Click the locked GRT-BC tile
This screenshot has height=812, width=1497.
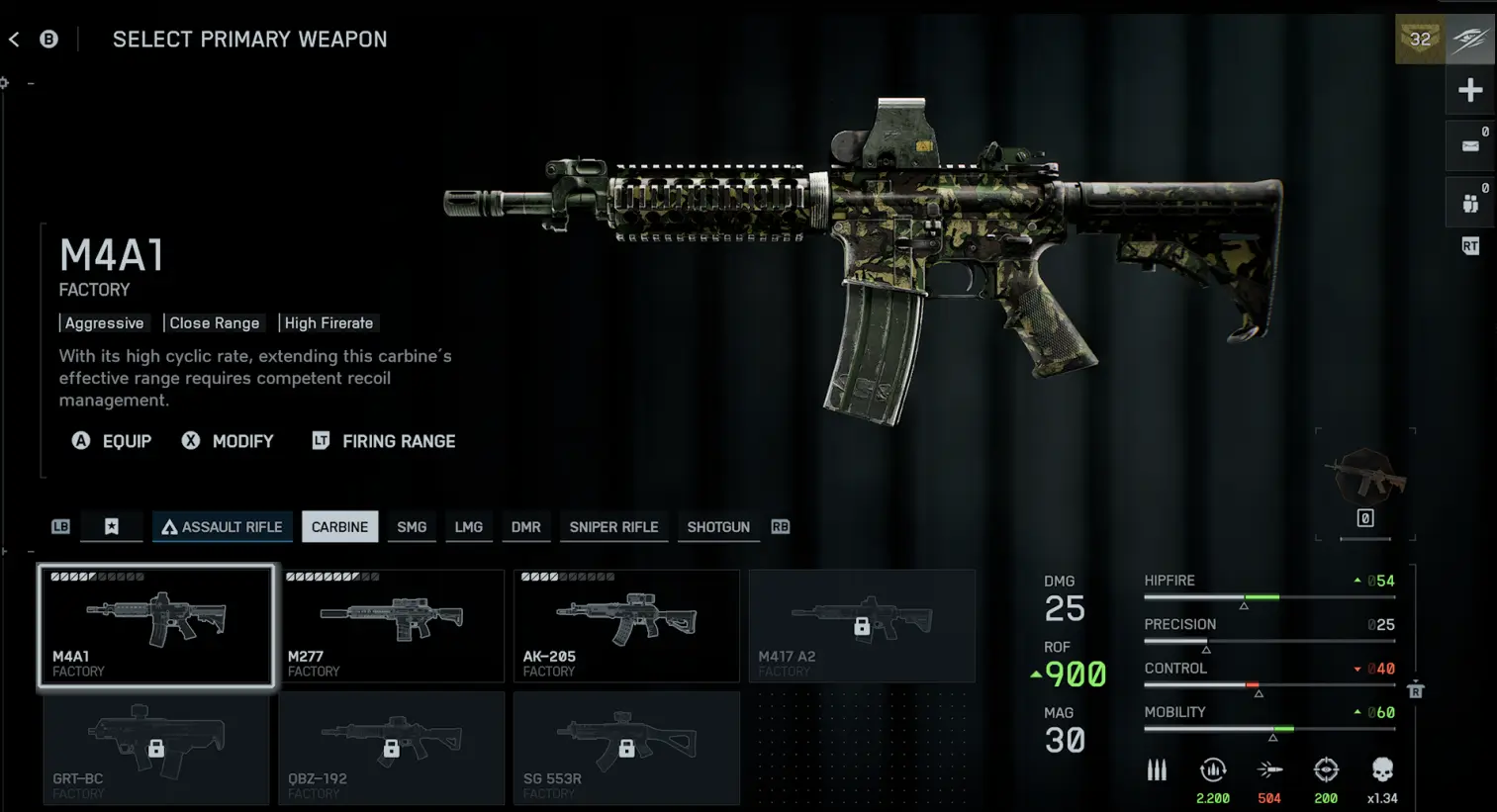click(156, 748)
